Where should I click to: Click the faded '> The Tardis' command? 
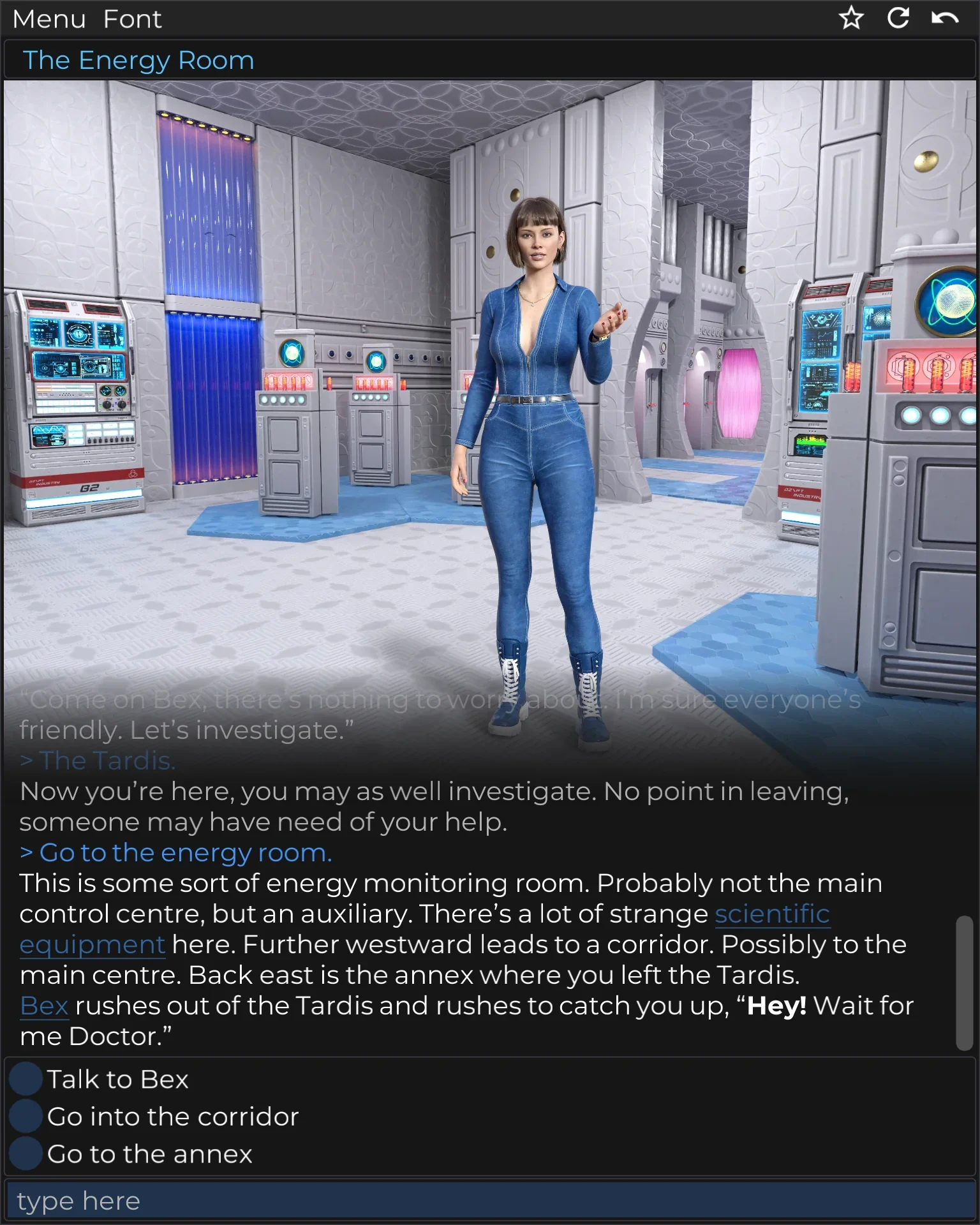click(x=99, y=761)
